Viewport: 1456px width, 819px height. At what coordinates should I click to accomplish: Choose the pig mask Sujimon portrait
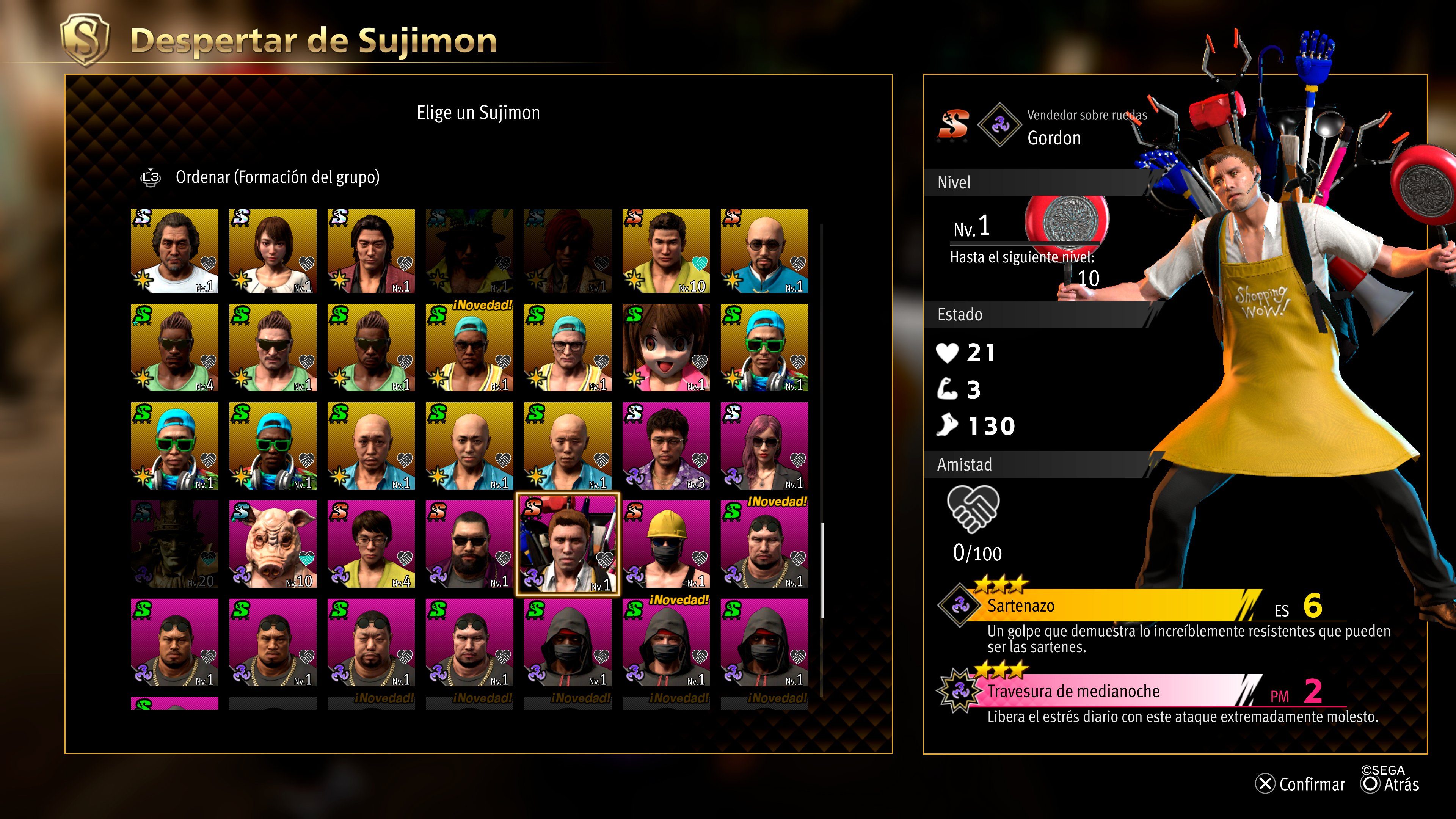point(273,544)
